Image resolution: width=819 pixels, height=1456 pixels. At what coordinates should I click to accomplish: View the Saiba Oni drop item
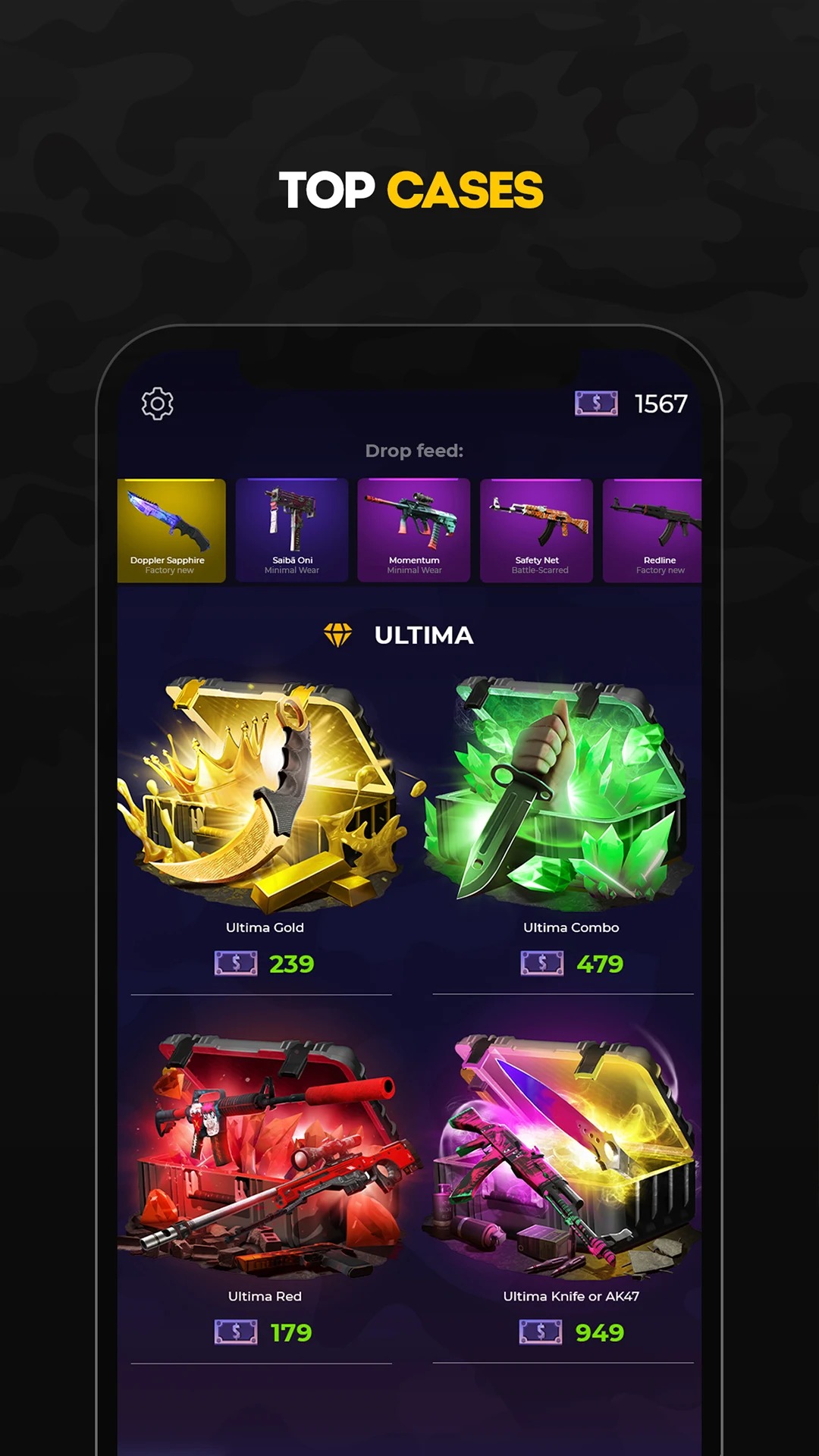[292, 530]
